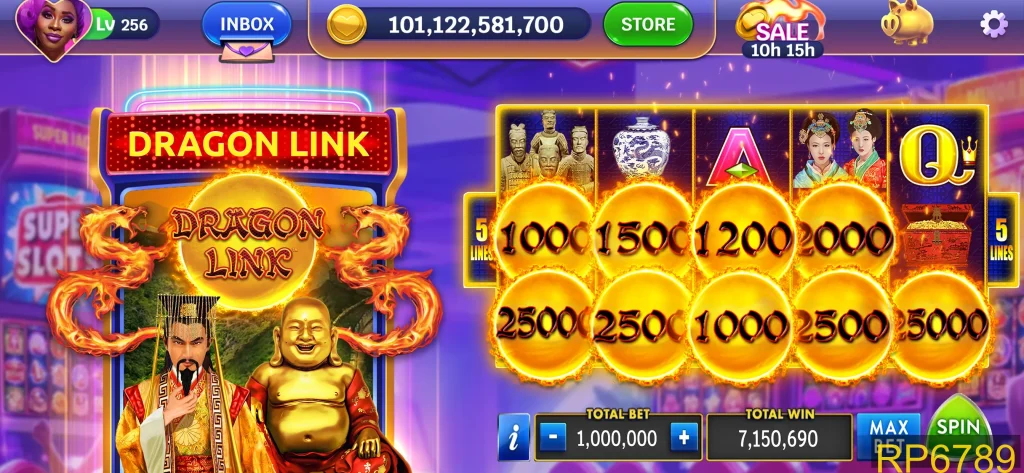Open the Inbox
This screenshot has height=473, width=1024.
(x=246, y=24)
